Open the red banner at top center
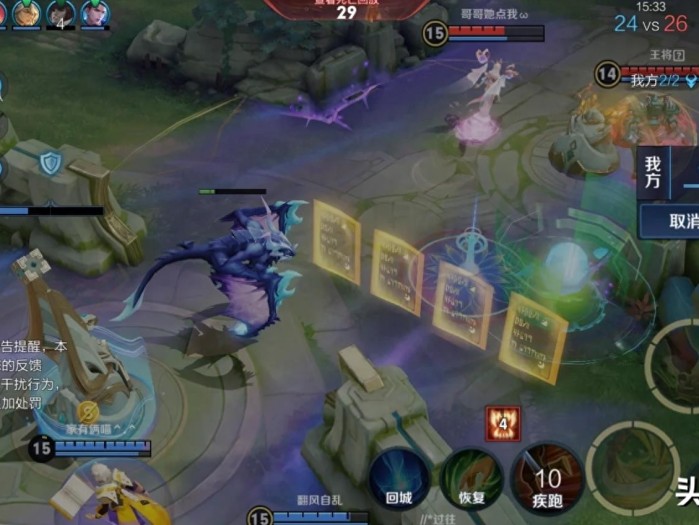The height and width of the screenshot is (525, 699). pos(345,10)
